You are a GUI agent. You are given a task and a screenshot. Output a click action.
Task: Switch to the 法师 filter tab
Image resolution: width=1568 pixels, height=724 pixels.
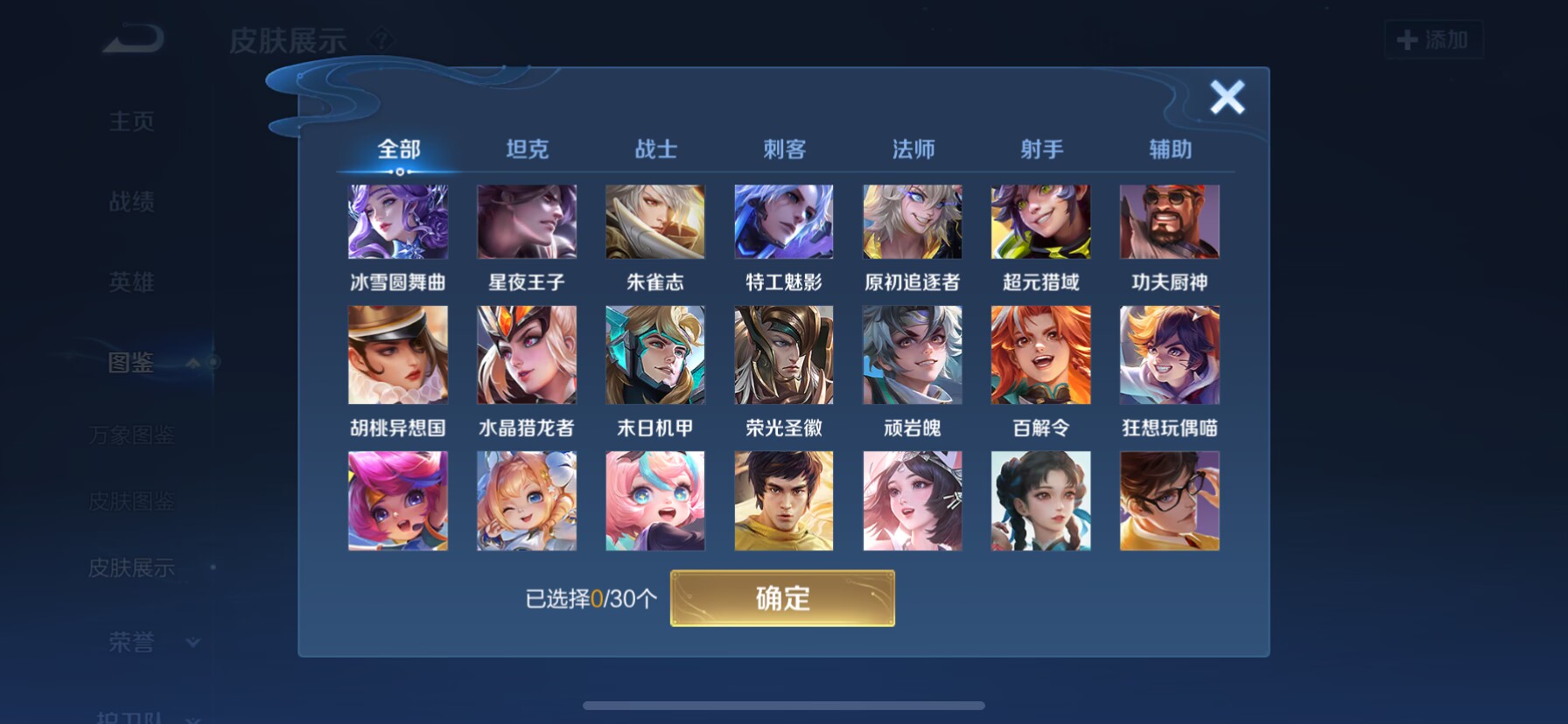[912, 150]
